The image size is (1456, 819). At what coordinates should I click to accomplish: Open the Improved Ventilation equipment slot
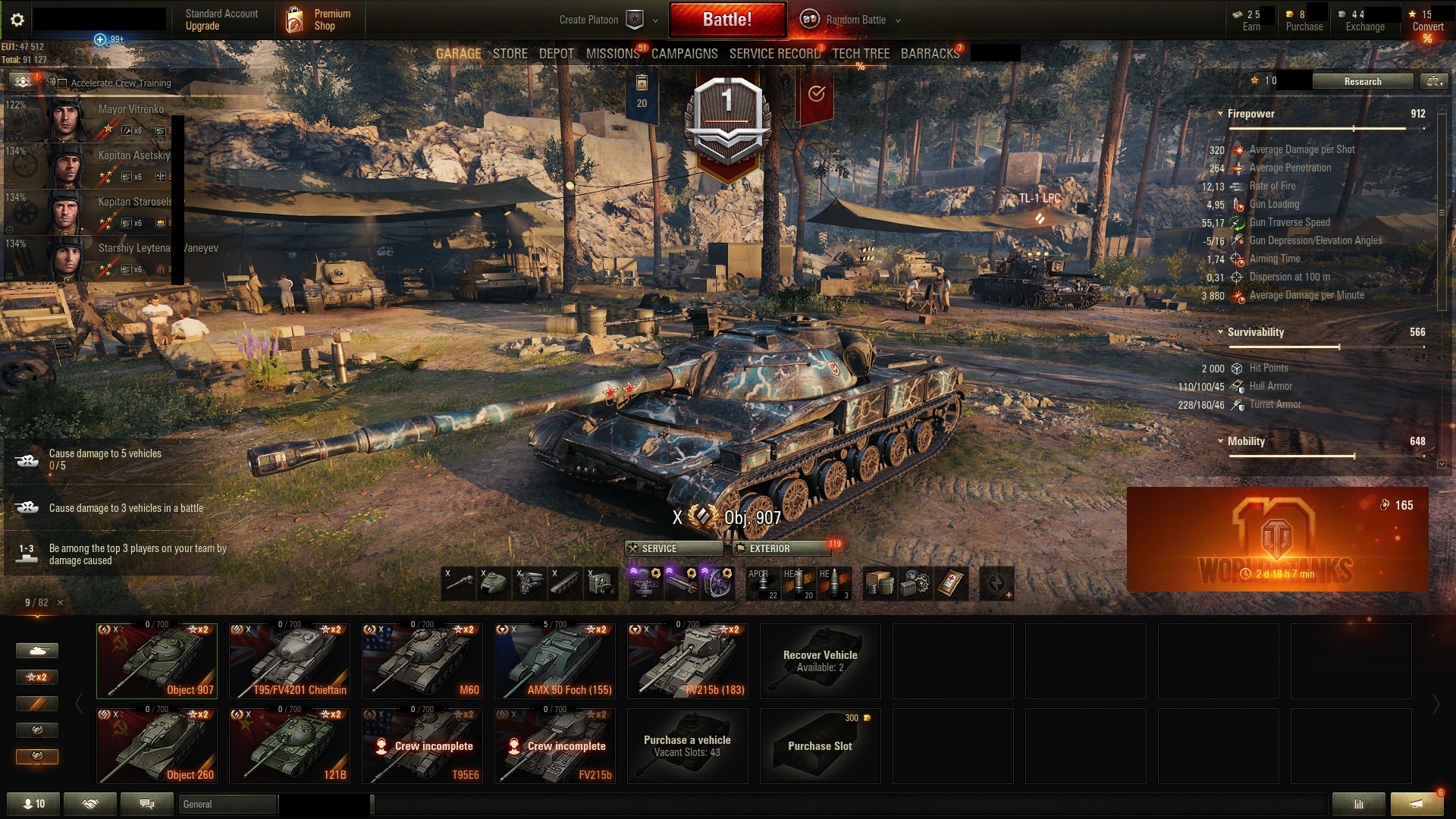coord(718,582)
